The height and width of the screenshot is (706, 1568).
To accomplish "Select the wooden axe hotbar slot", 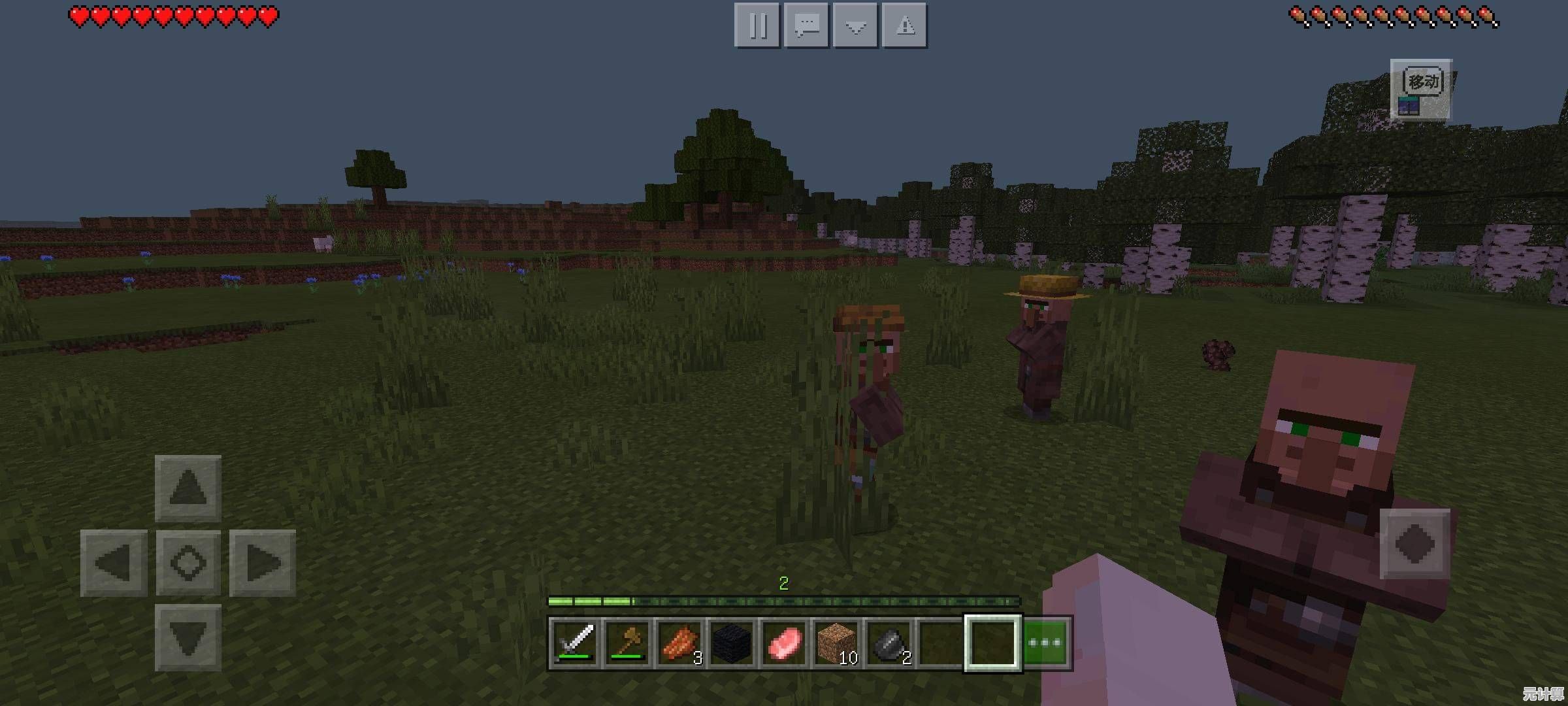I will pyautogui.click(x=627, y=643).
